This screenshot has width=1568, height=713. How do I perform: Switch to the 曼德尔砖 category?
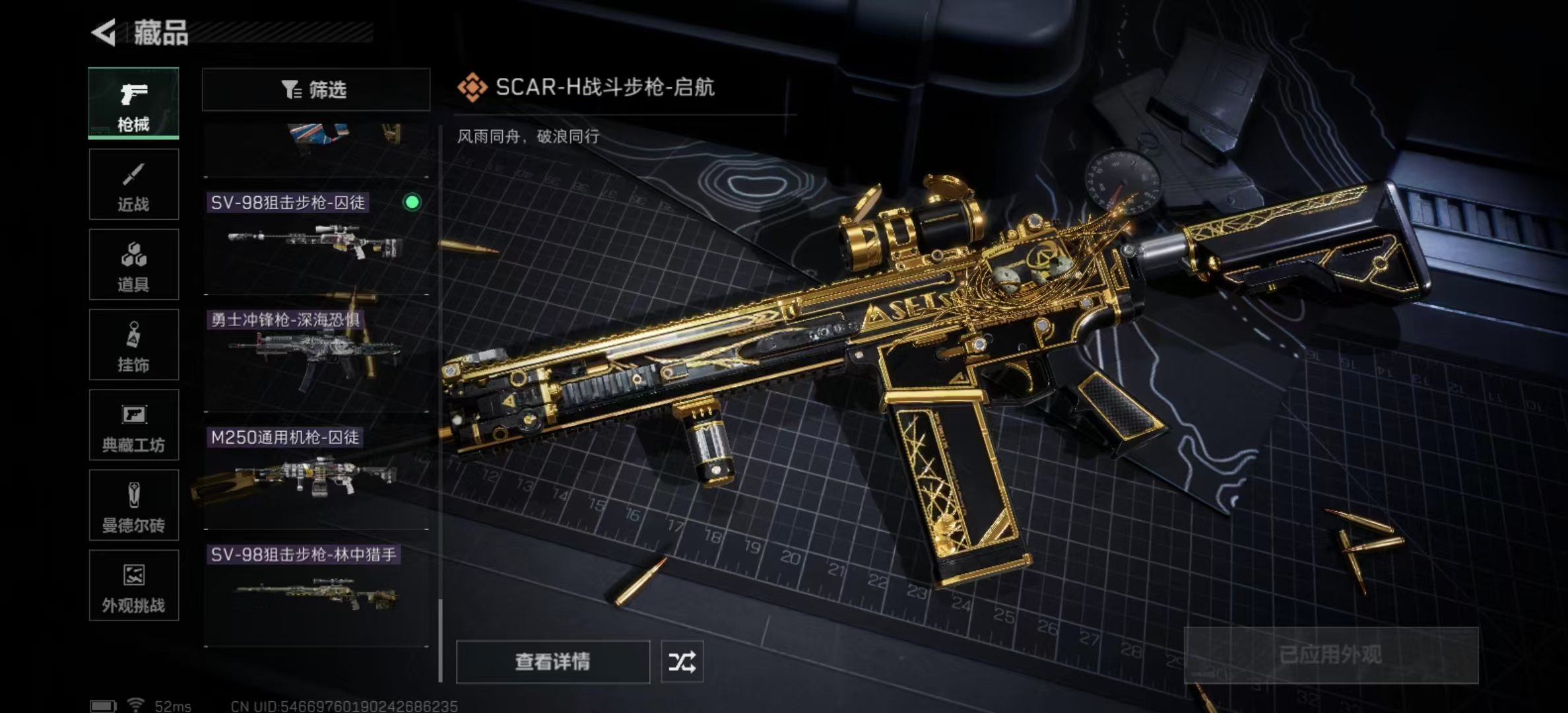tap(133, 506)
